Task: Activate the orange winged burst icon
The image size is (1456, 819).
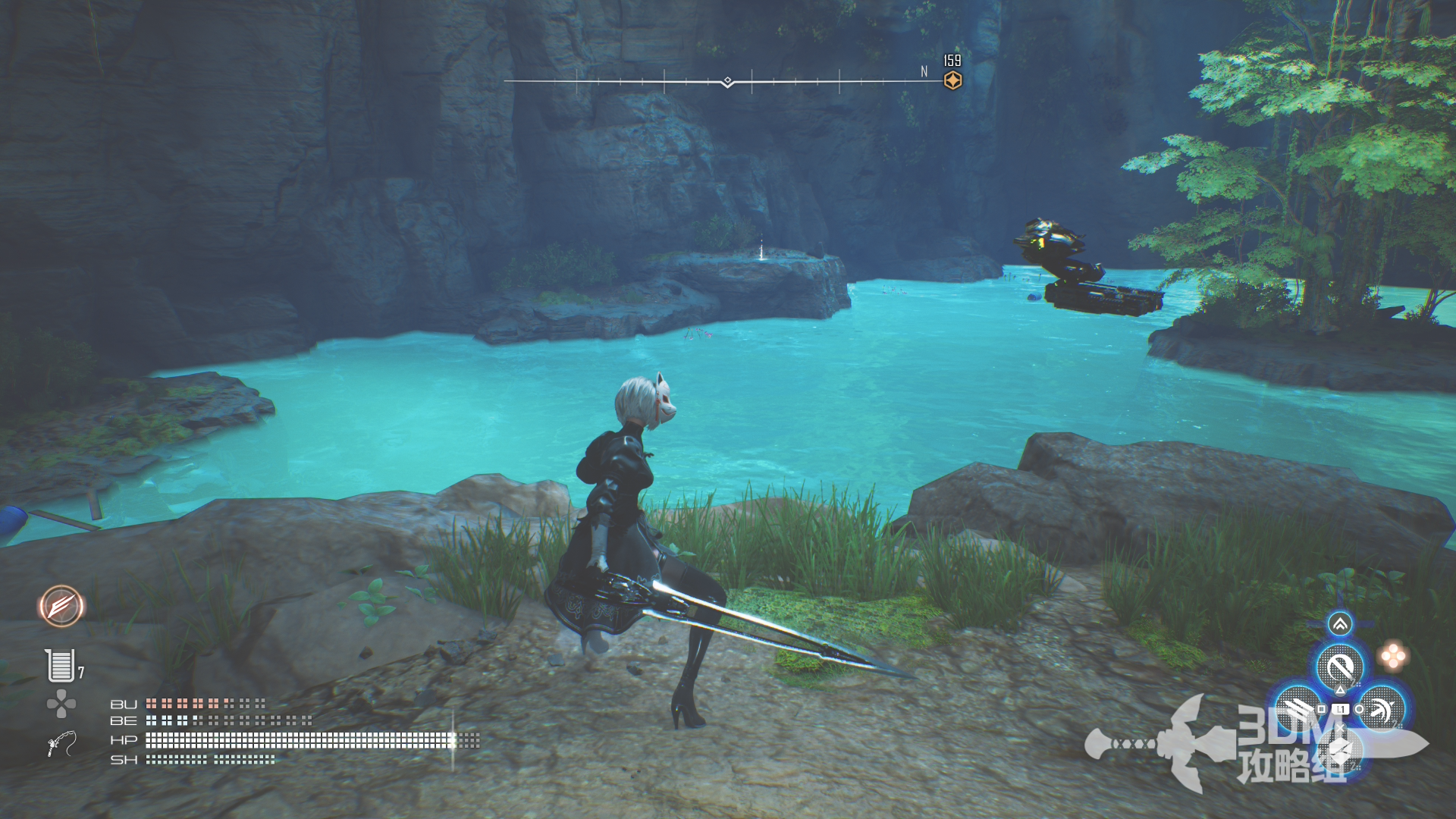Action: point(61,606)
